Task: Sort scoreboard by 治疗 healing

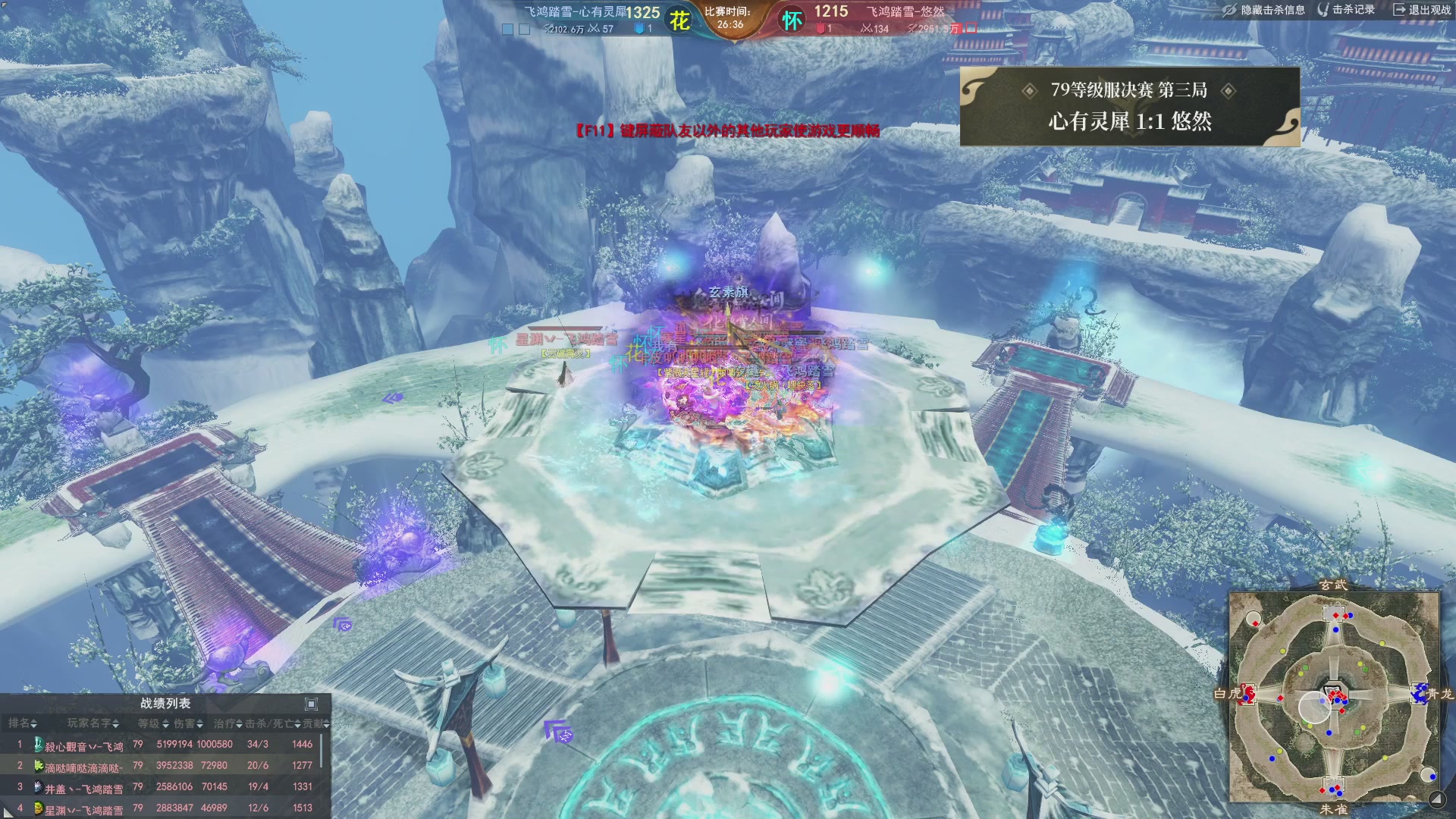Action: [x=227, y=723]
